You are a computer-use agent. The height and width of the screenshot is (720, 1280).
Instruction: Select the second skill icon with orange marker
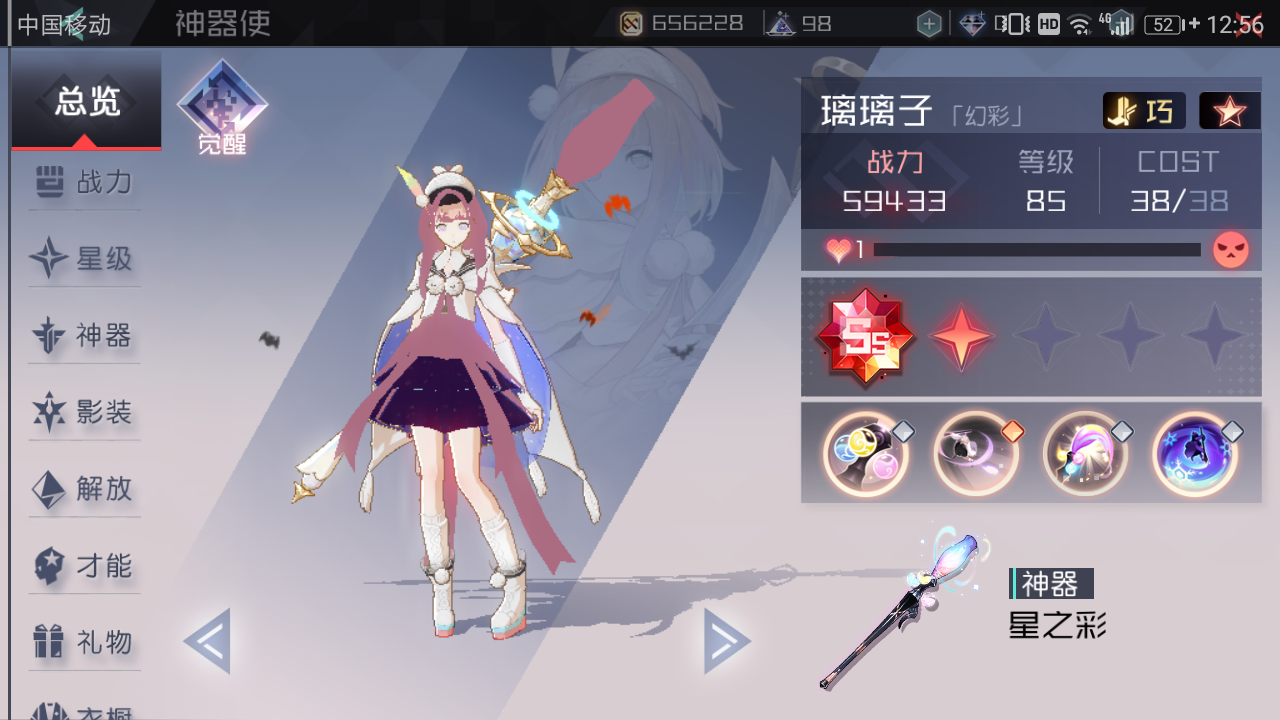[x=976, y=454]
